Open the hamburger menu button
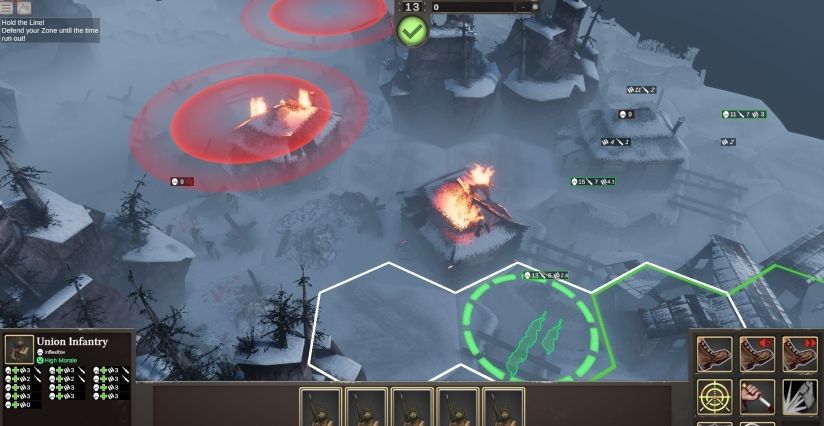This screenshot has height=426, width=824. click(7, 7)
